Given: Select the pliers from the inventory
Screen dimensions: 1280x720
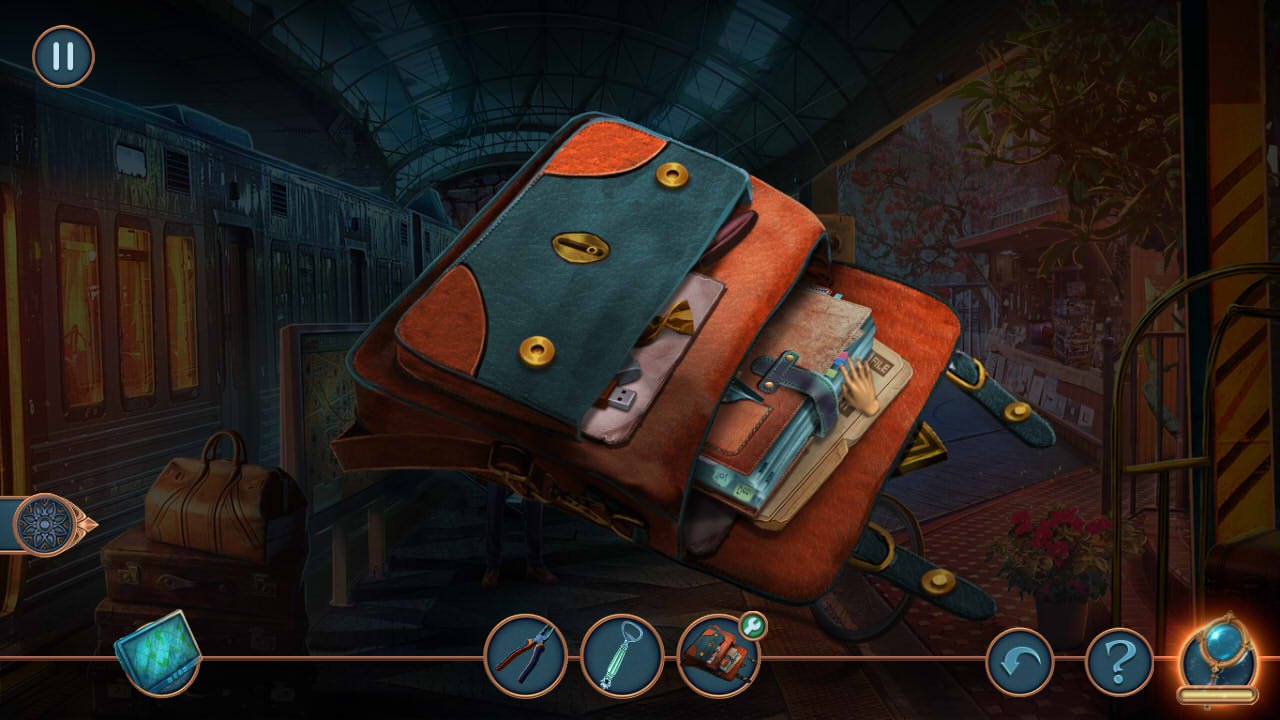Looking at the screenshot, I should point(524,657).
